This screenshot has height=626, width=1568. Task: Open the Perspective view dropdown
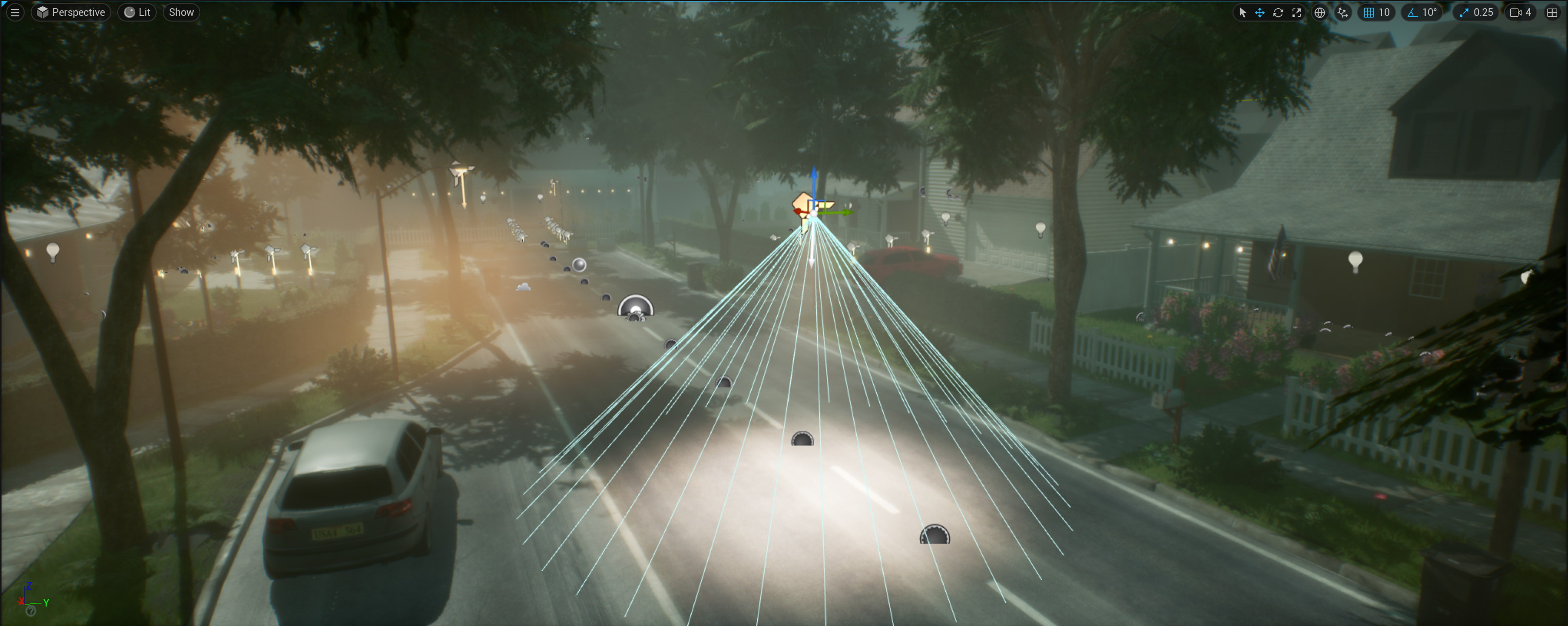(x=71, y=12)
